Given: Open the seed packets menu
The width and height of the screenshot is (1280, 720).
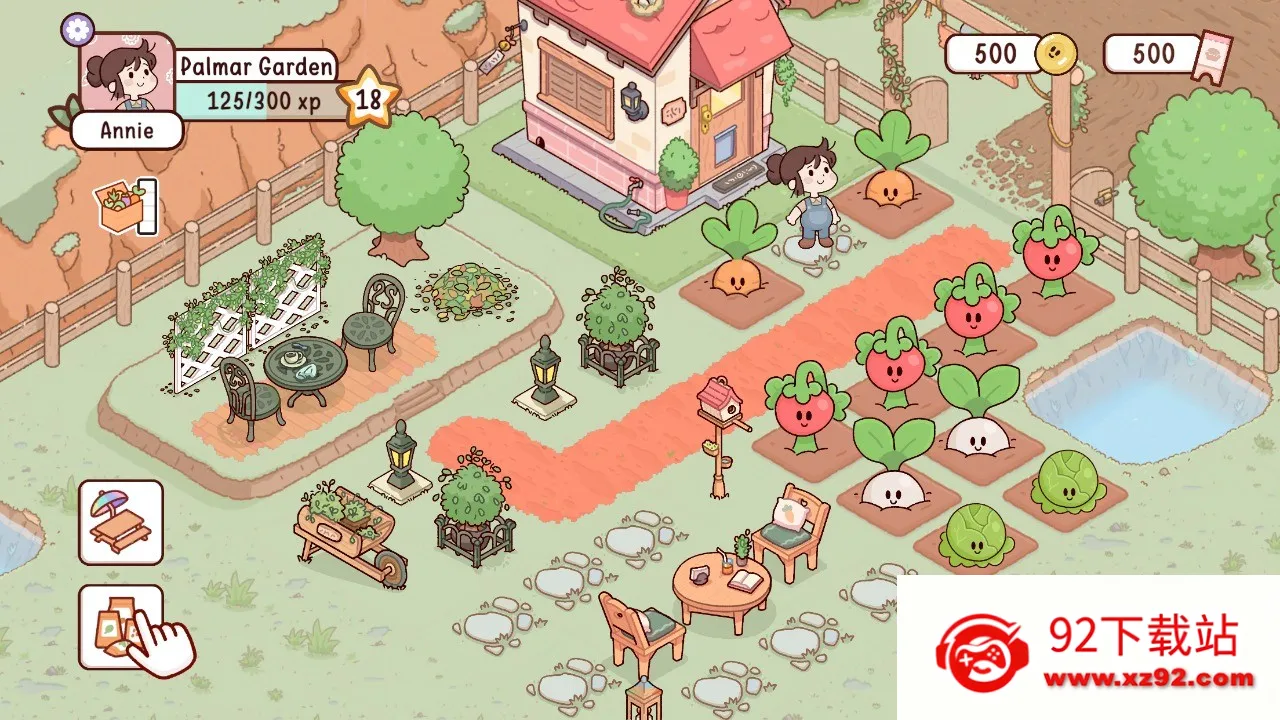Looking at the screenshot, I should (121, 627).
